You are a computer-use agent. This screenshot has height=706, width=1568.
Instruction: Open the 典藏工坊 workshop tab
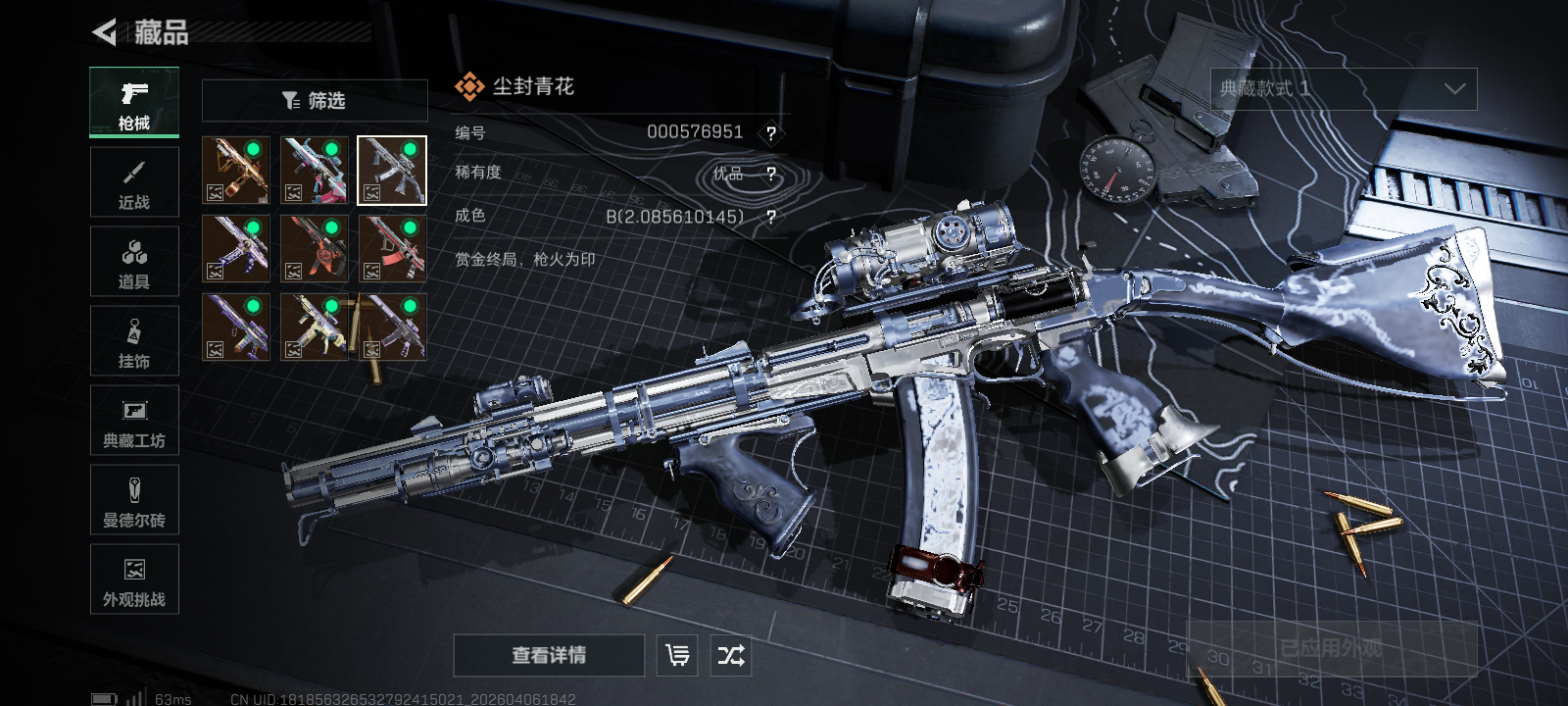tap(134, 421)
